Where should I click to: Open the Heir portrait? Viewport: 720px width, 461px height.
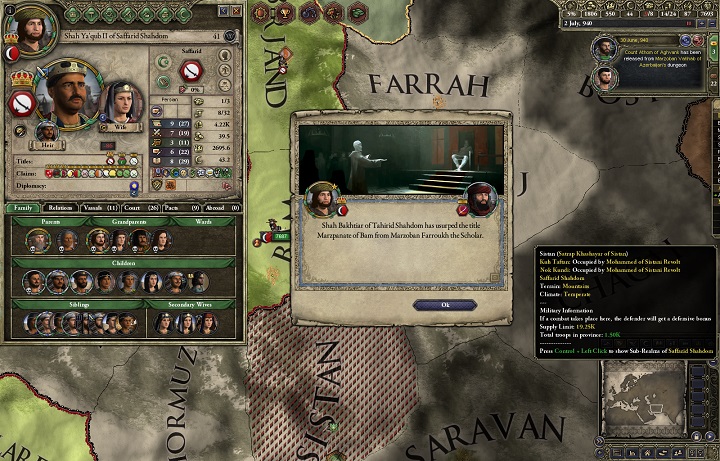pos(46,133)
